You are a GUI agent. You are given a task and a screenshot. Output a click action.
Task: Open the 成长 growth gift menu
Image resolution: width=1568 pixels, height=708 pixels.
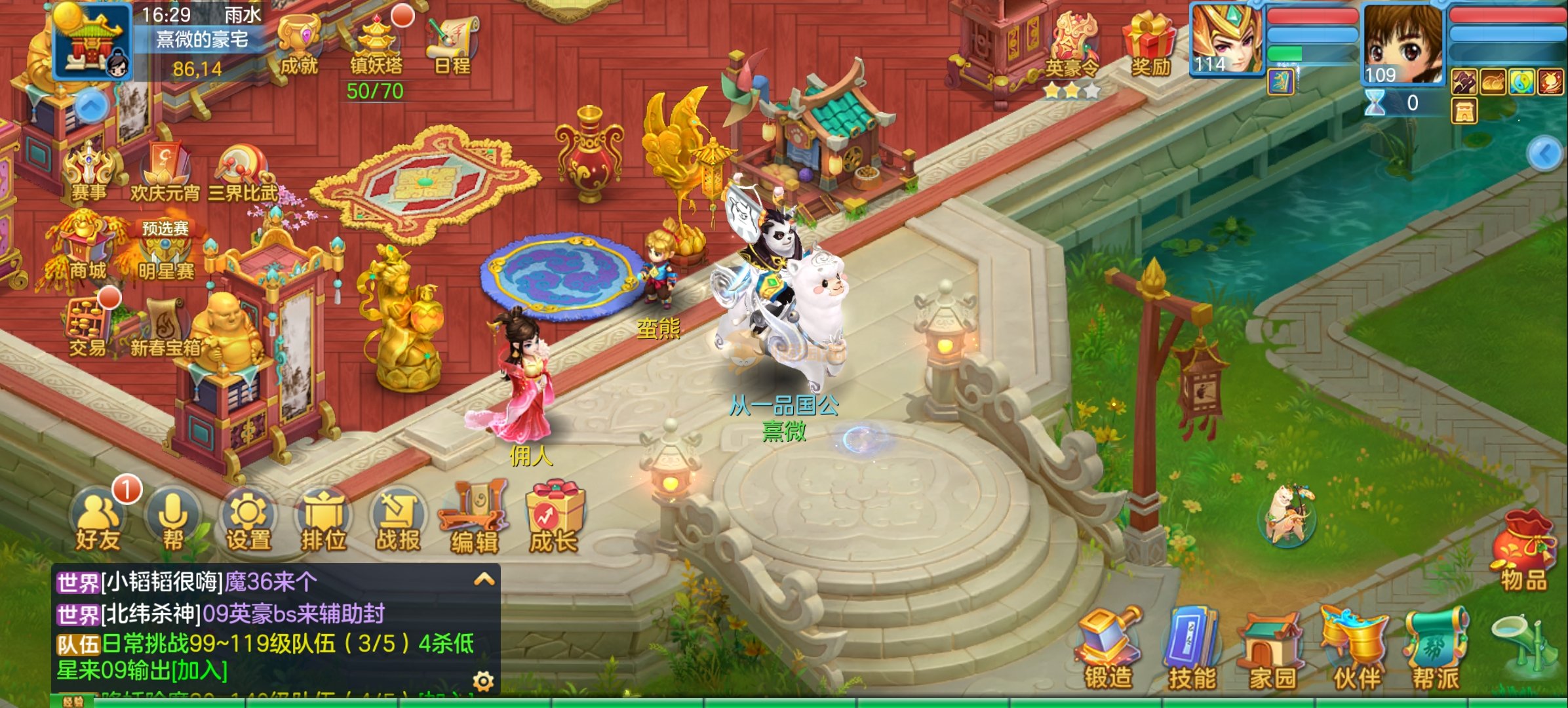pyautogui.click(x=554, y=519)
